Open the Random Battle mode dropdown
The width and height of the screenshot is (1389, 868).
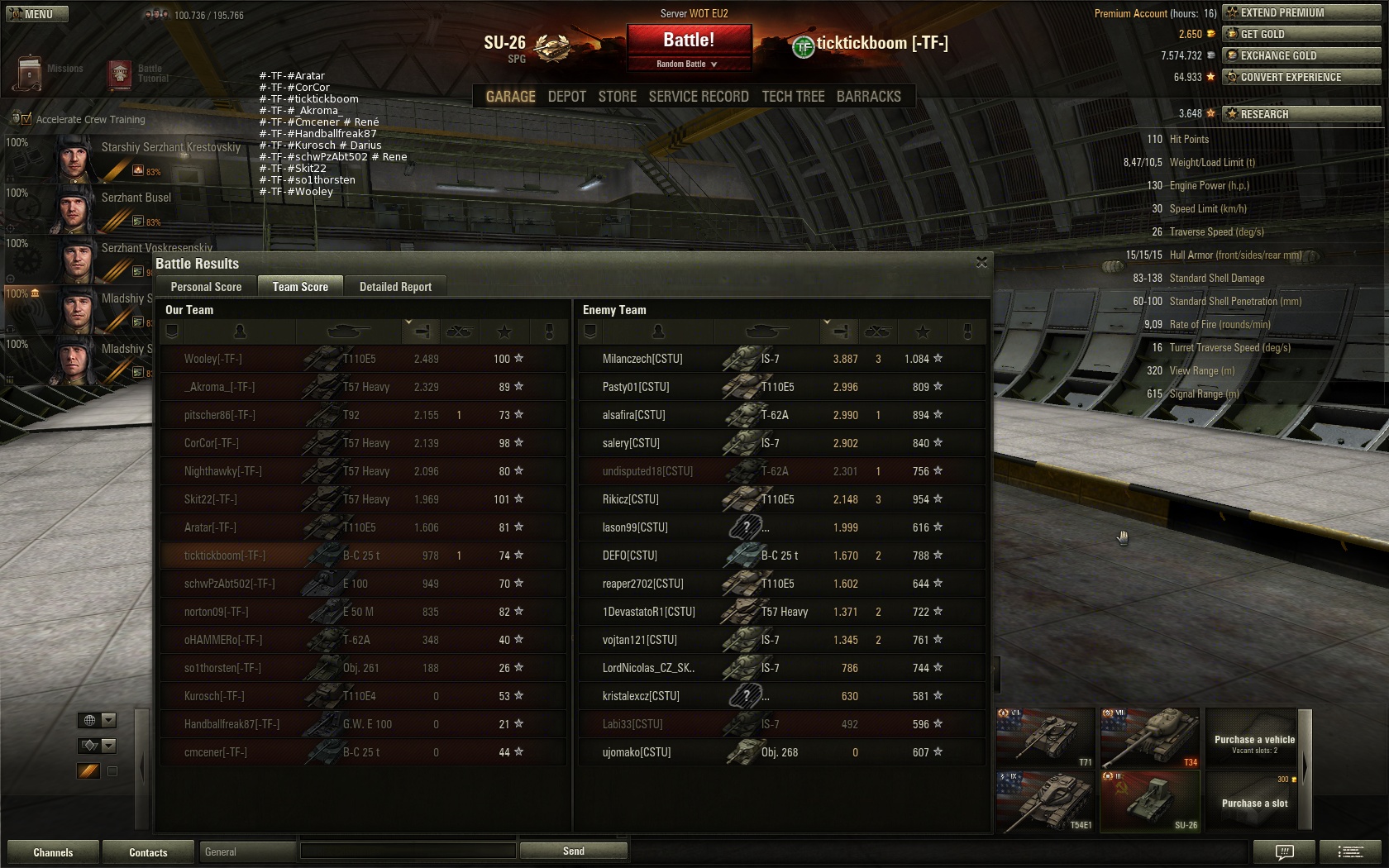tap(688, 64)
